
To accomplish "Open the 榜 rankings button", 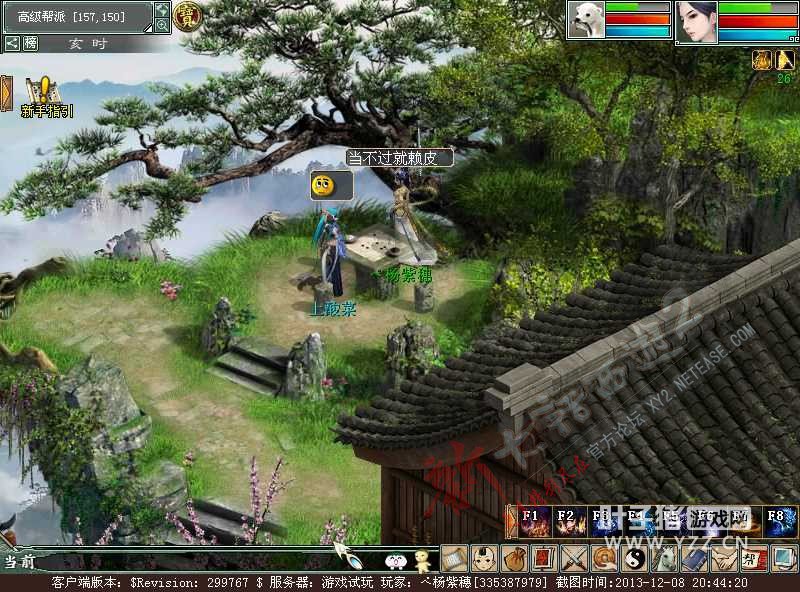I will [x=31, y=43].
